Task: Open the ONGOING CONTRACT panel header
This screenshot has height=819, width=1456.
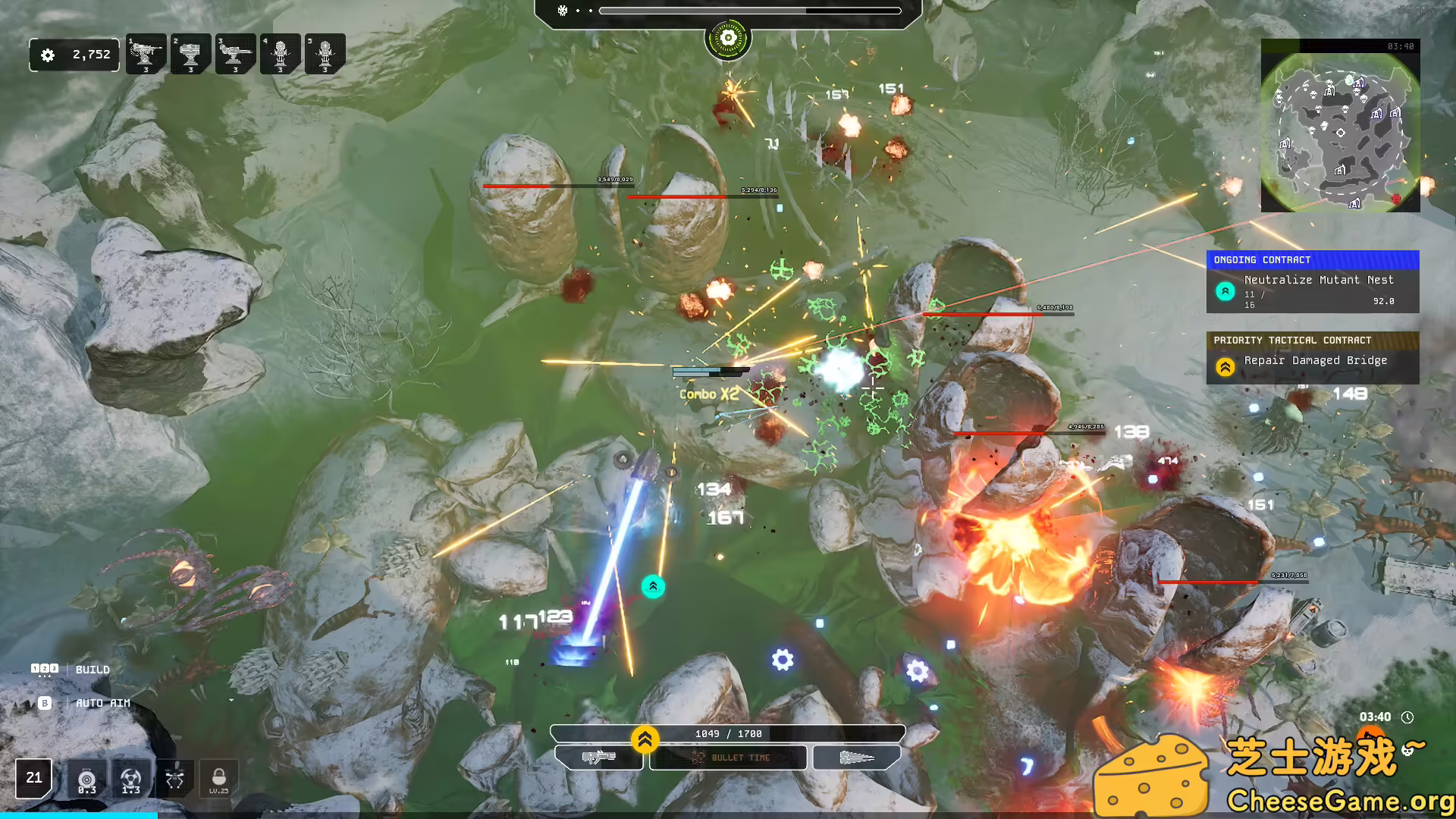Action: point(1313,260)
